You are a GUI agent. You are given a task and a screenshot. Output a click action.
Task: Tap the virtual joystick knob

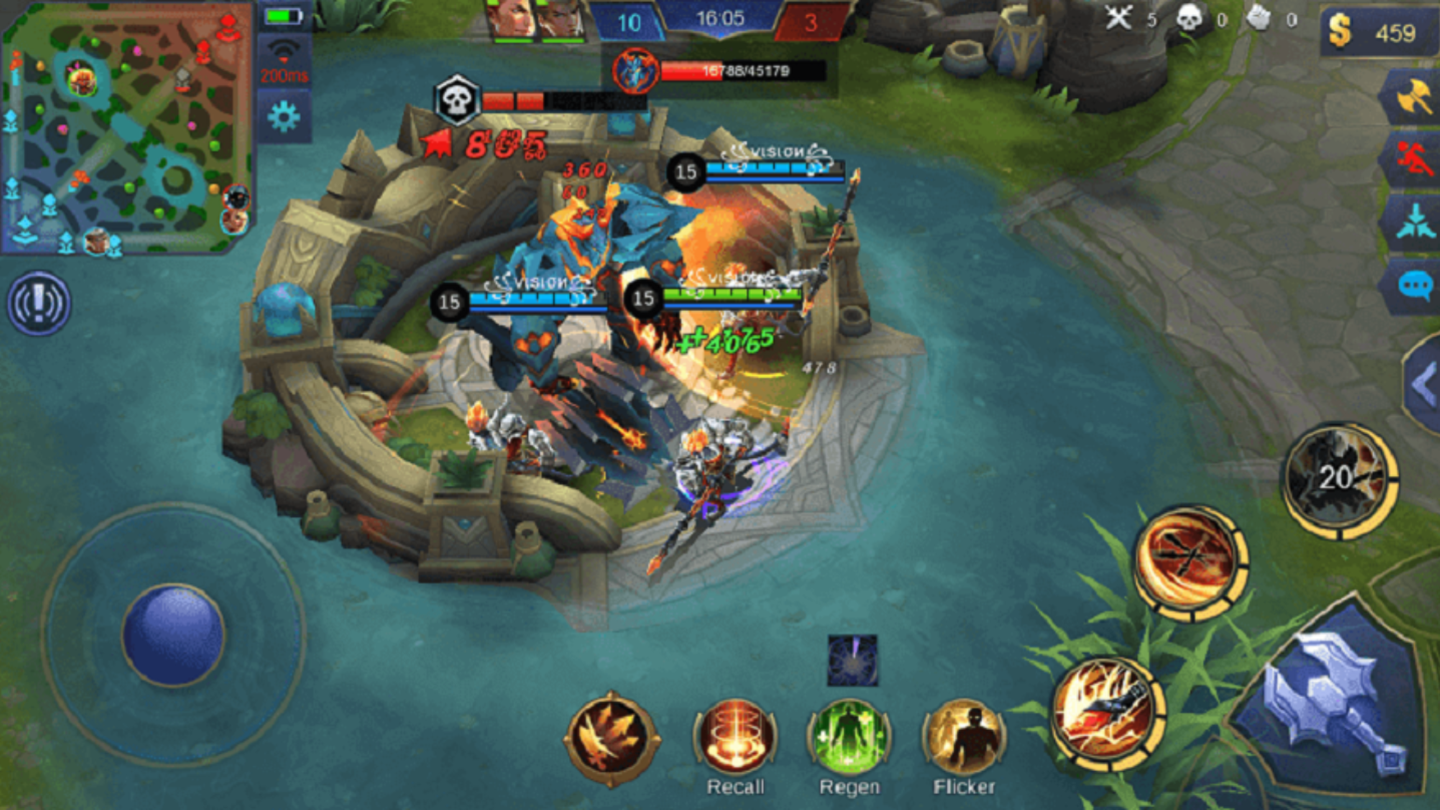(173, 636)
